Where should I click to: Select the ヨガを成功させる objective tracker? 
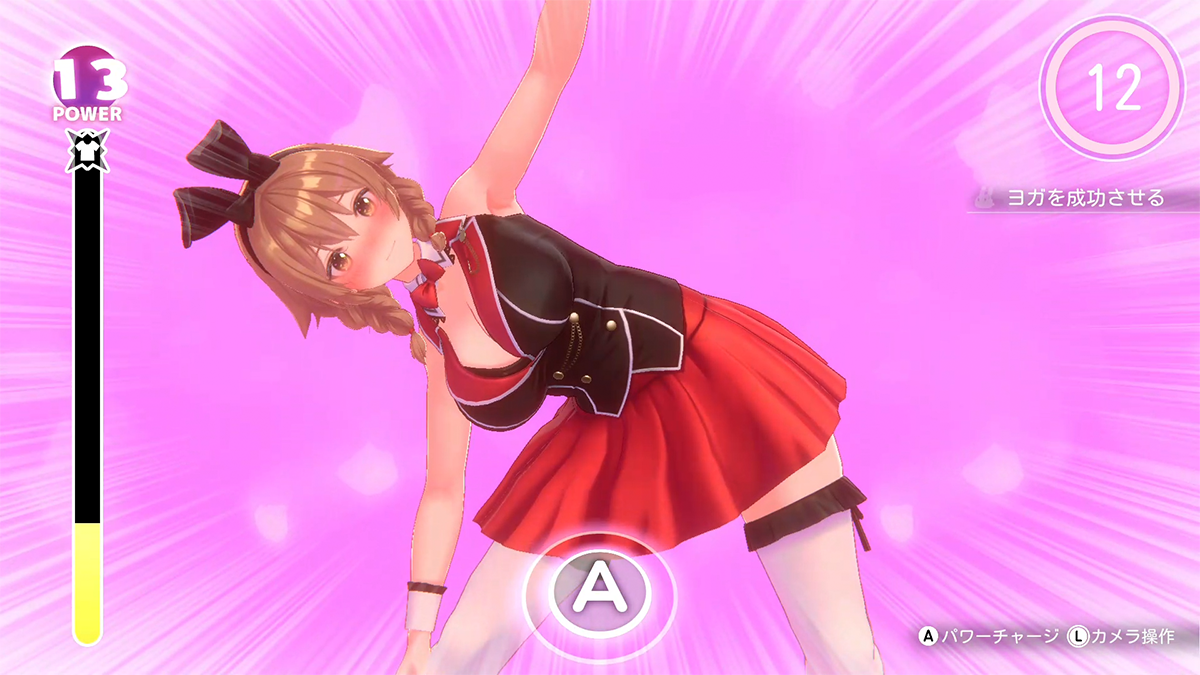pyautogui.click(x=1084, y=198)
